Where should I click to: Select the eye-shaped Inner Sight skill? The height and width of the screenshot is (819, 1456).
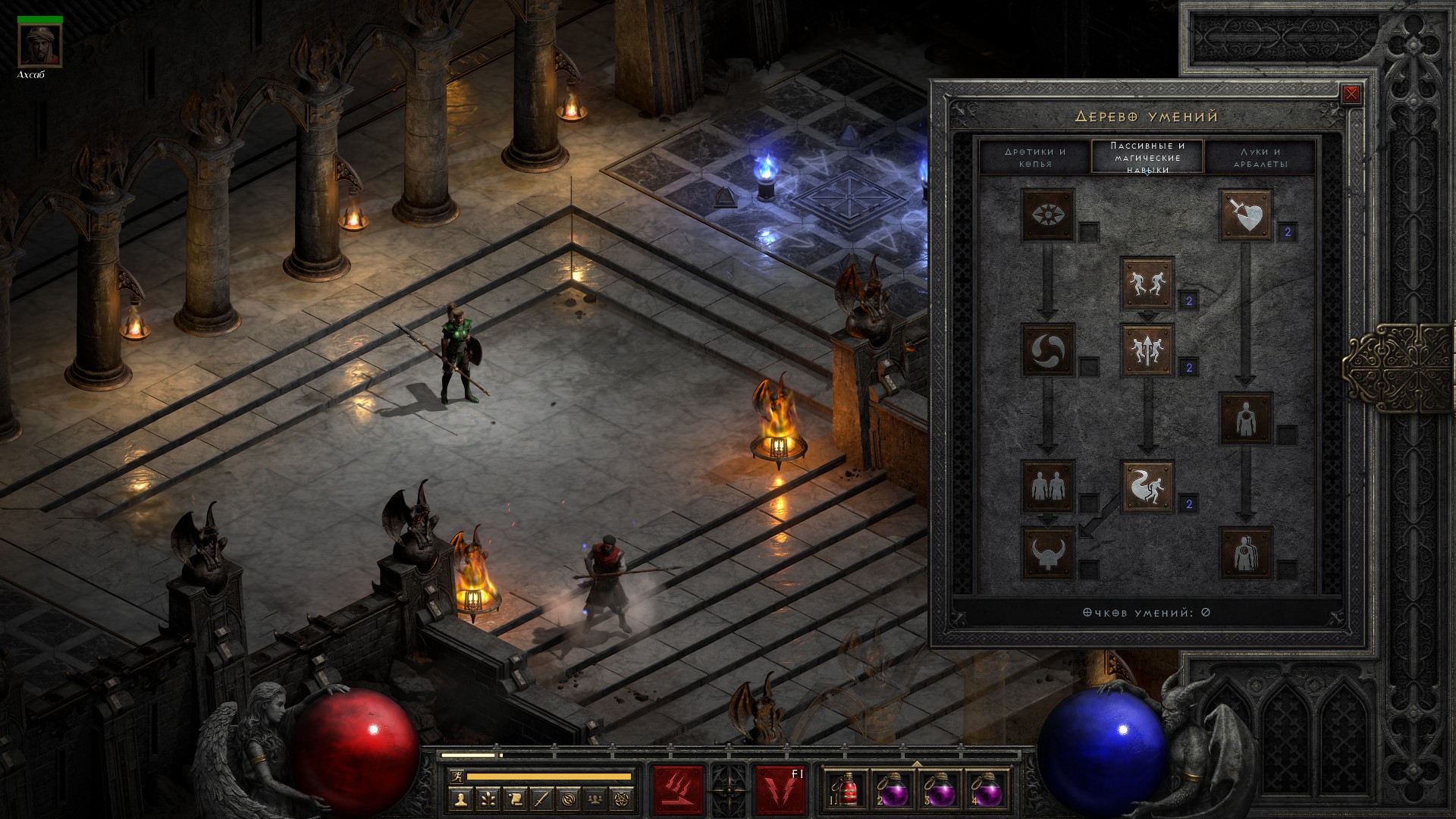pos(1047,215)
